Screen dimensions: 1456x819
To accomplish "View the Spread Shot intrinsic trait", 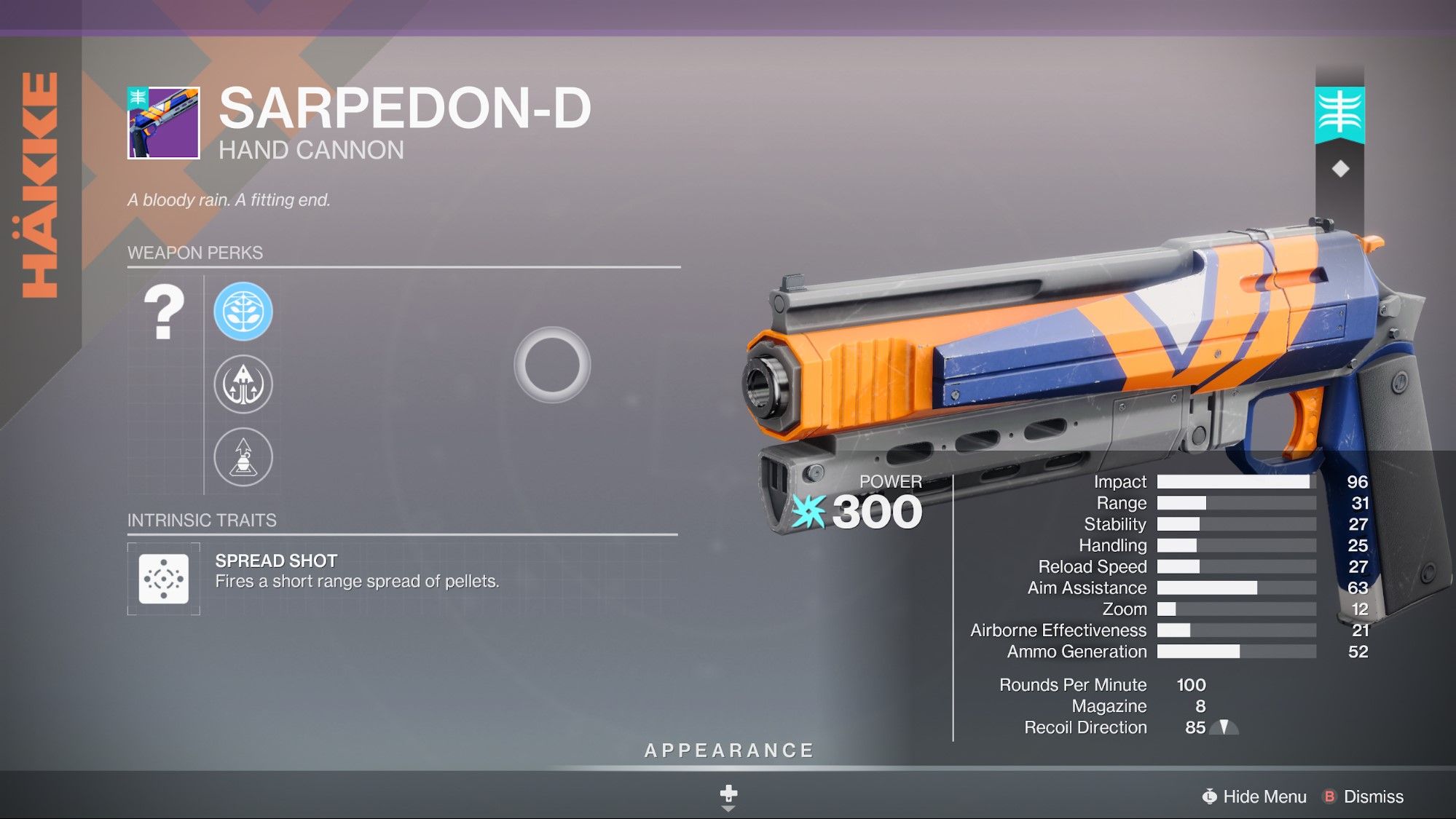I will [164, 579].
